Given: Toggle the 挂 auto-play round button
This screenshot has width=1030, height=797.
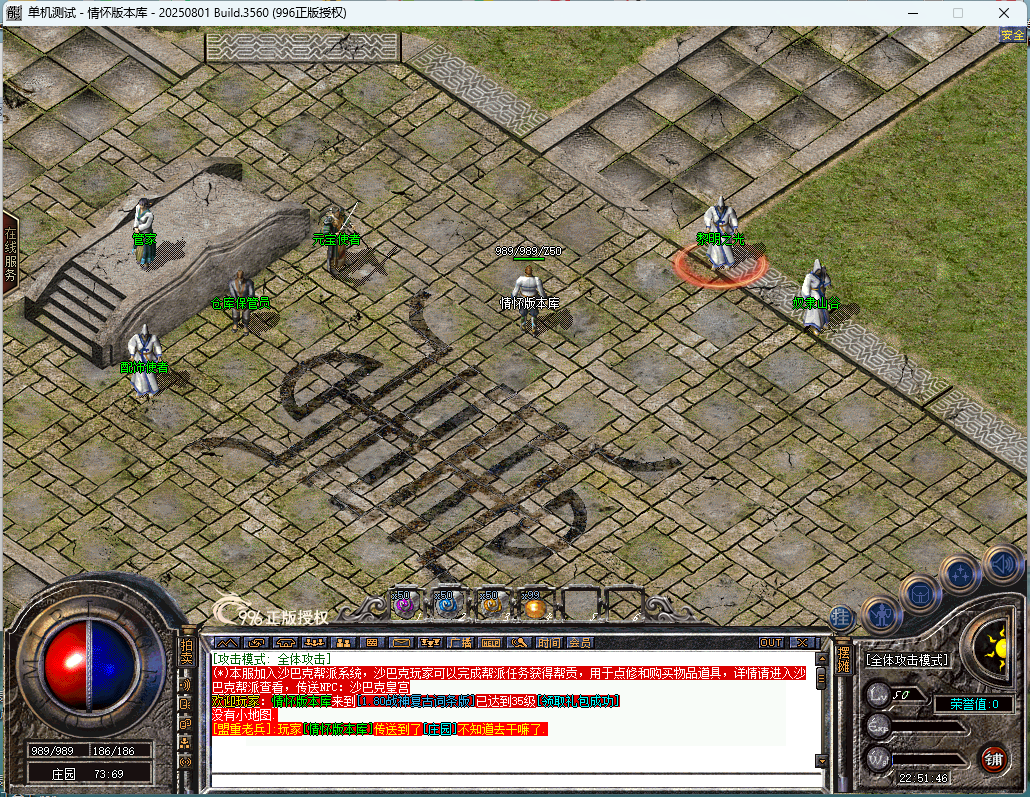Looking at the screenshot, I should [x=842, y=617].
